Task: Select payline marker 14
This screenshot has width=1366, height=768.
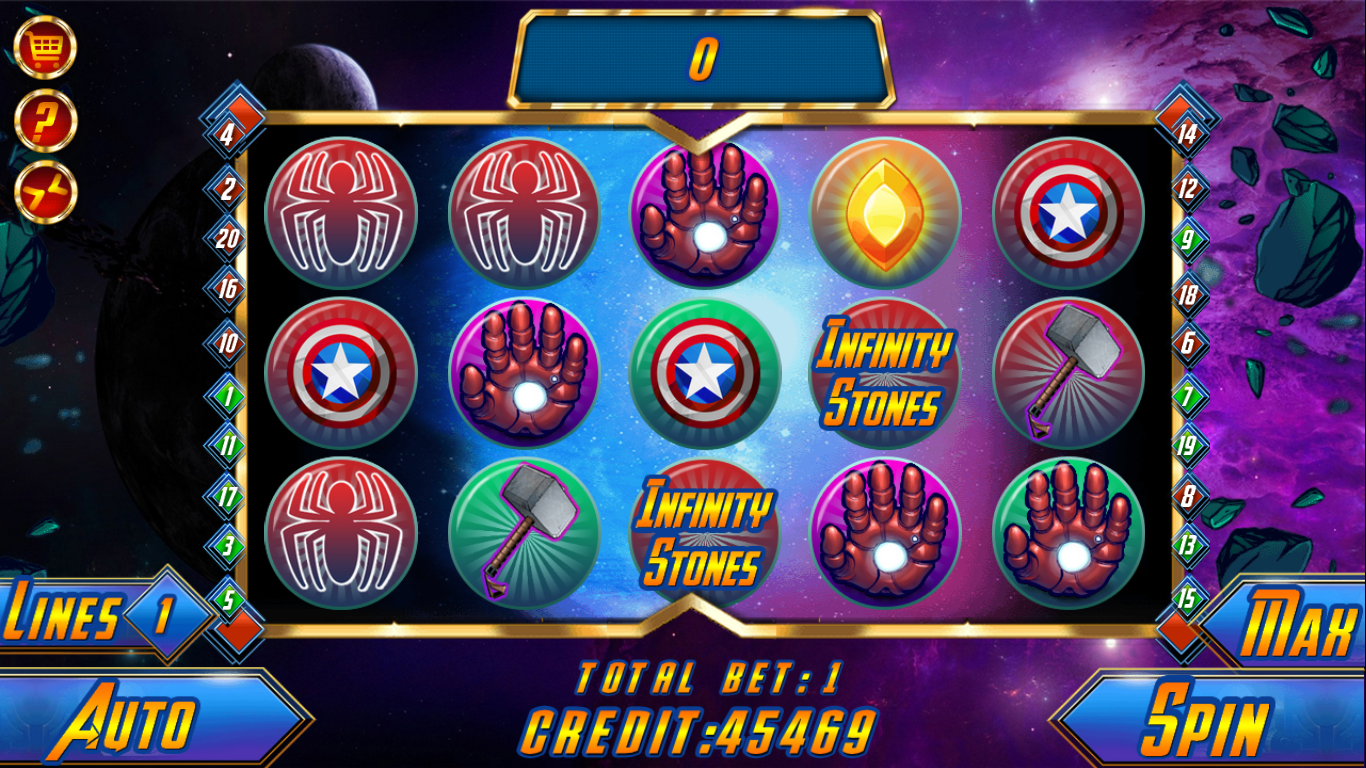Action: point(1187,135)
